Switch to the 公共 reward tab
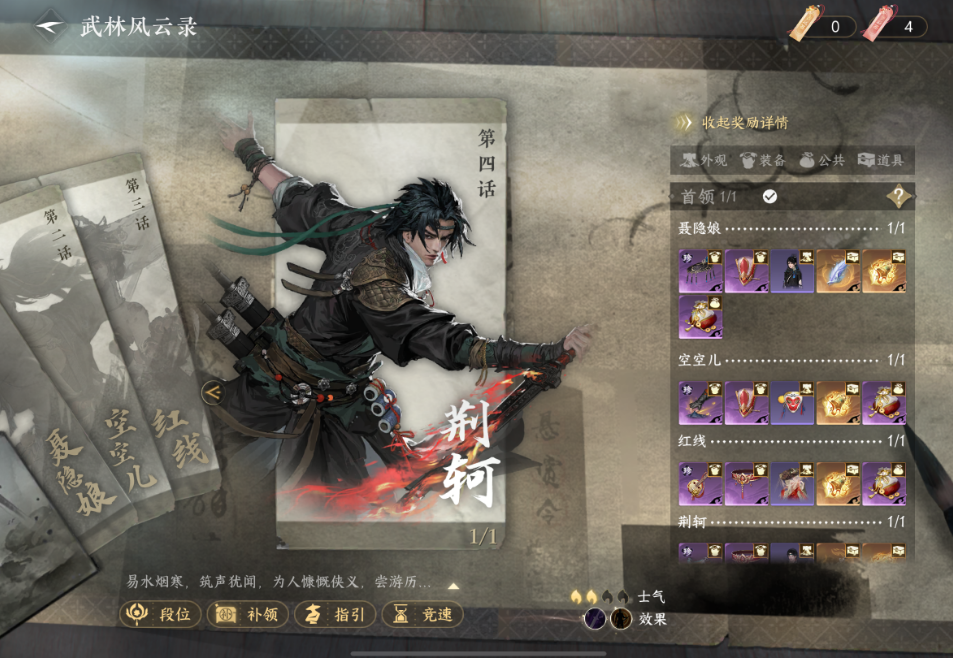This screenshot has height=658, width=953. coord(823,160)
